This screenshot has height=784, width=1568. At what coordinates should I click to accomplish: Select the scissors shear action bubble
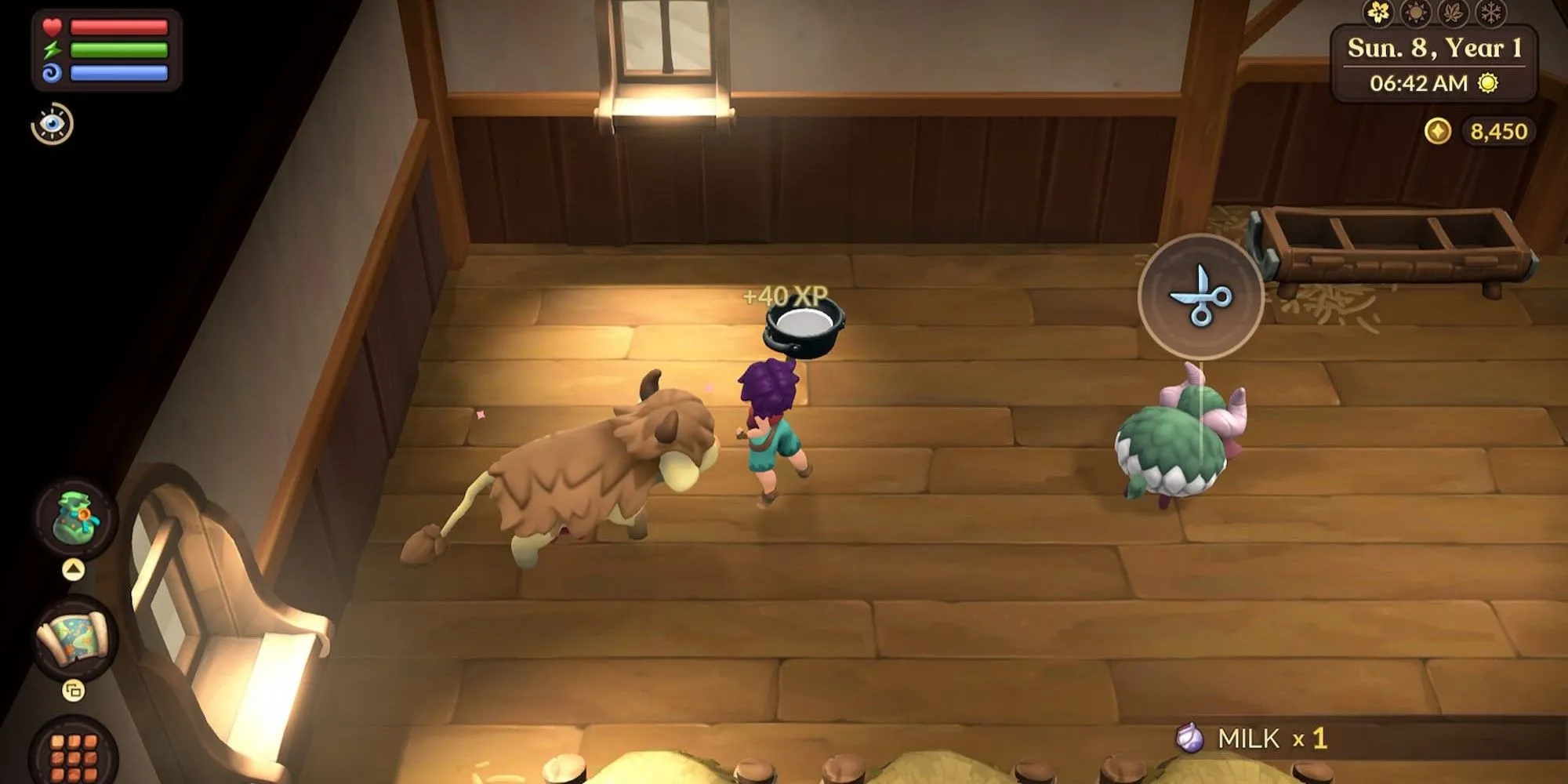tap(1200, 296)
